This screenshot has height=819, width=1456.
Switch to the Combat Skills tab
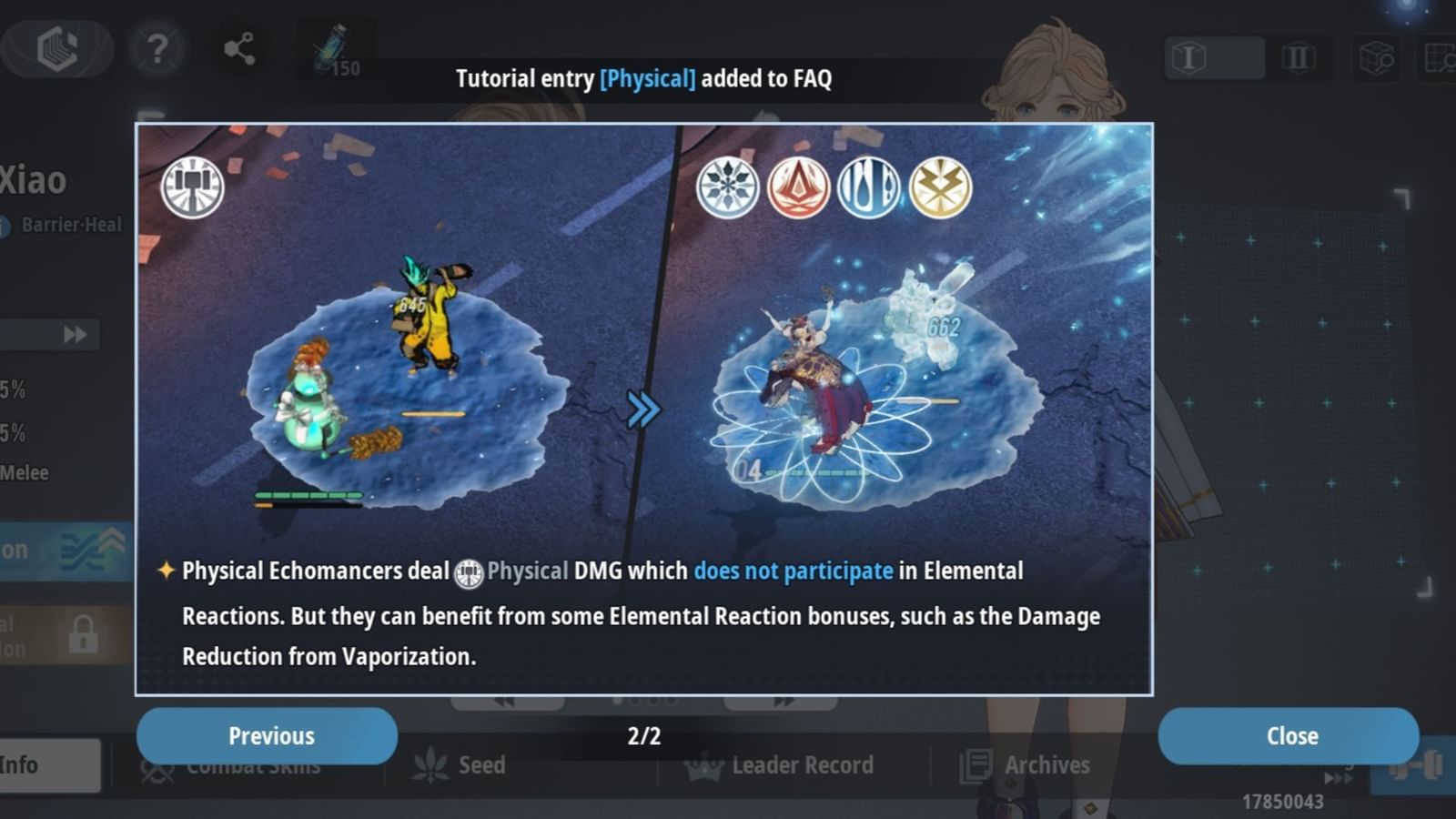tap(253, 766)
